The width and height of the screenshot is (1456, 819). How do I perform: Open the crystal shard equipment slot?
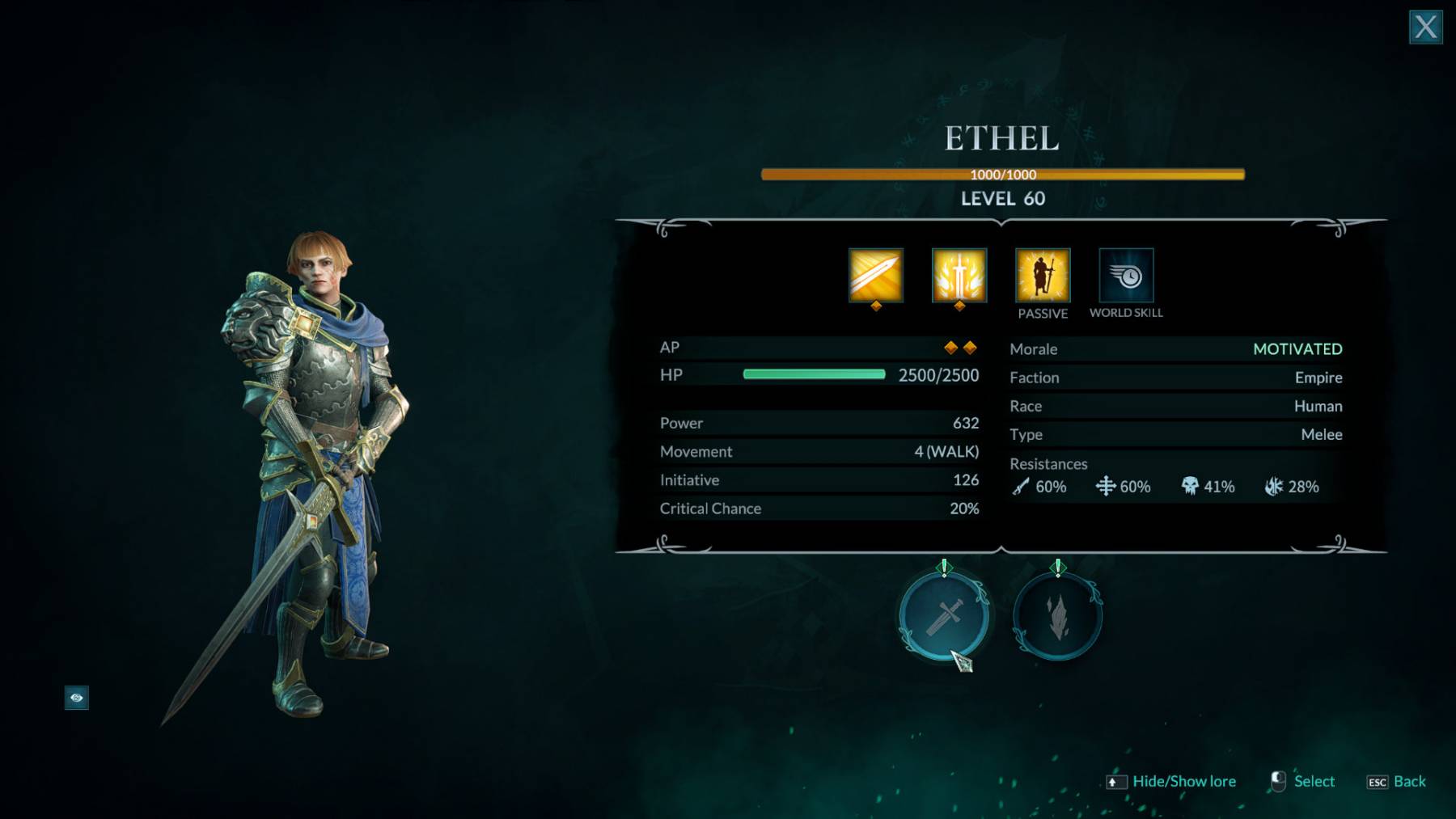point(1057,617)
